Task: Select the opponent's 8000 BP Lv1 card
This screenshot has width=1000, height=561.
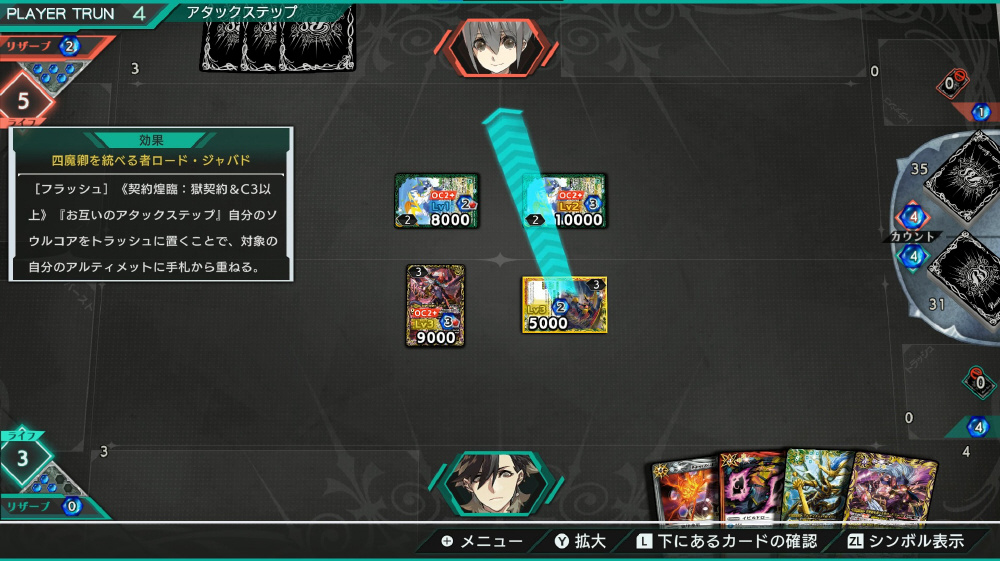Action: 437,201
